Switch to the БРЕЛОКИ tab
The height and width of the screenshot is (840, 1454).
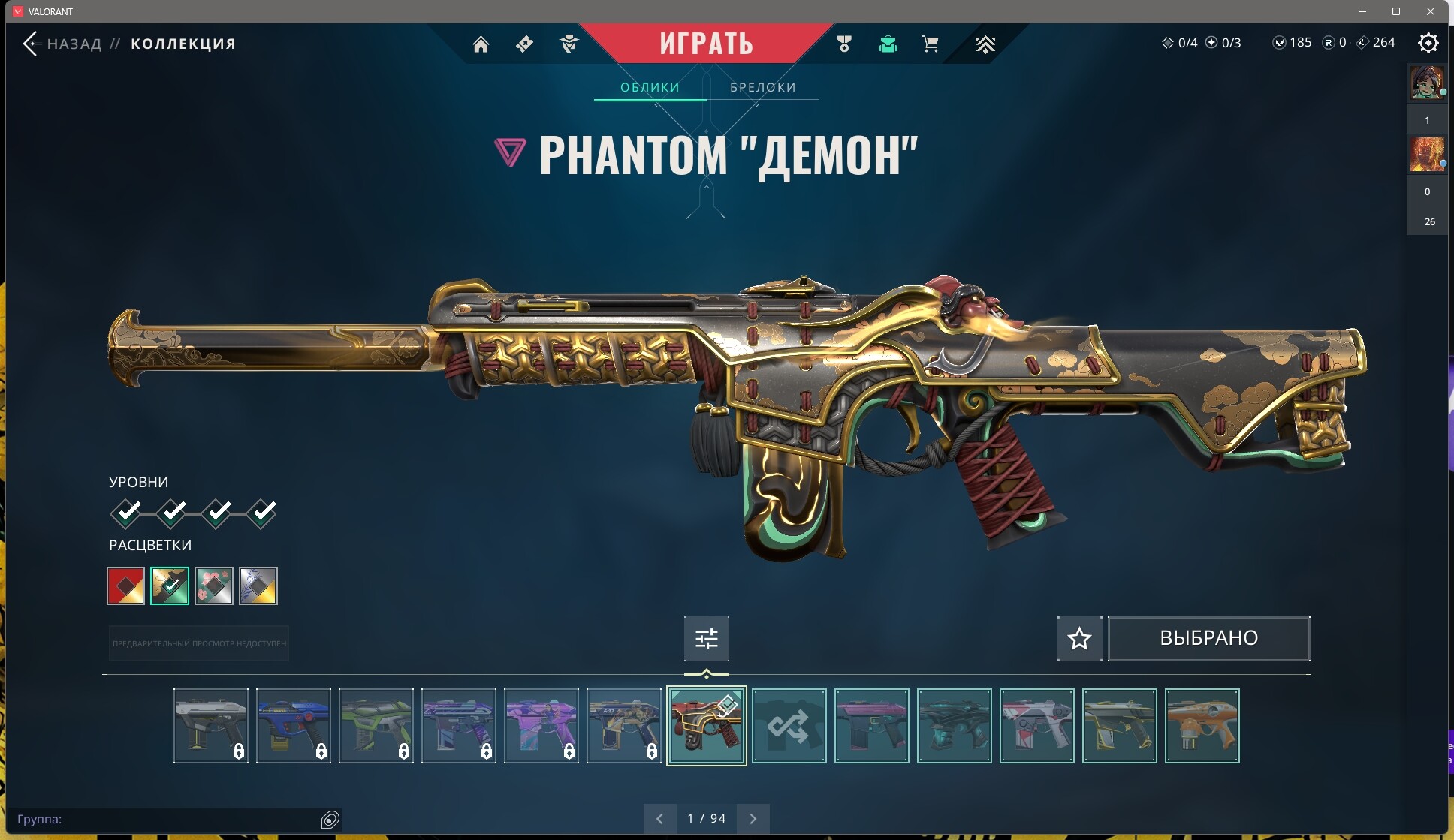pos(762,87)
